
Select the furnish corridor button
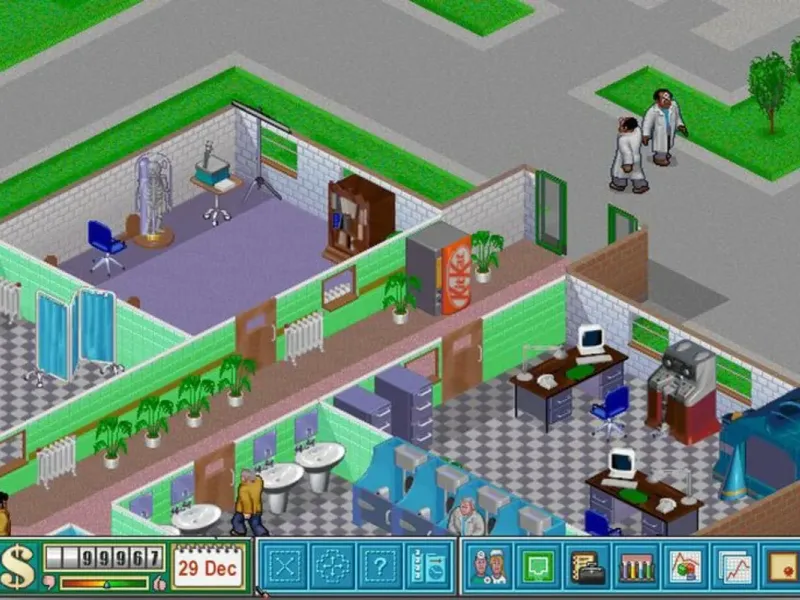click(333, 567)
